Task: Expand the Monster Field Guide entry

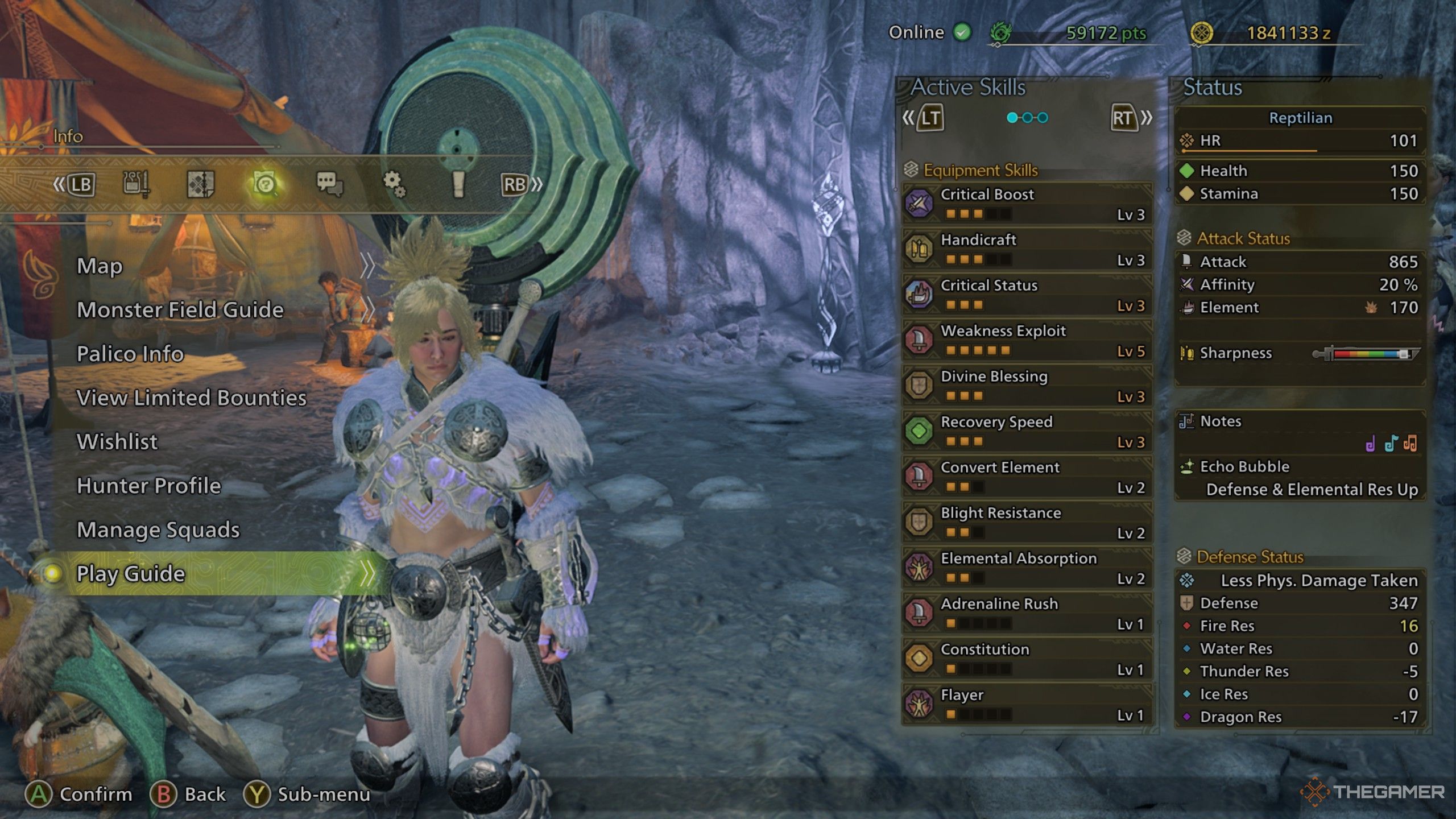Action: 180,310
